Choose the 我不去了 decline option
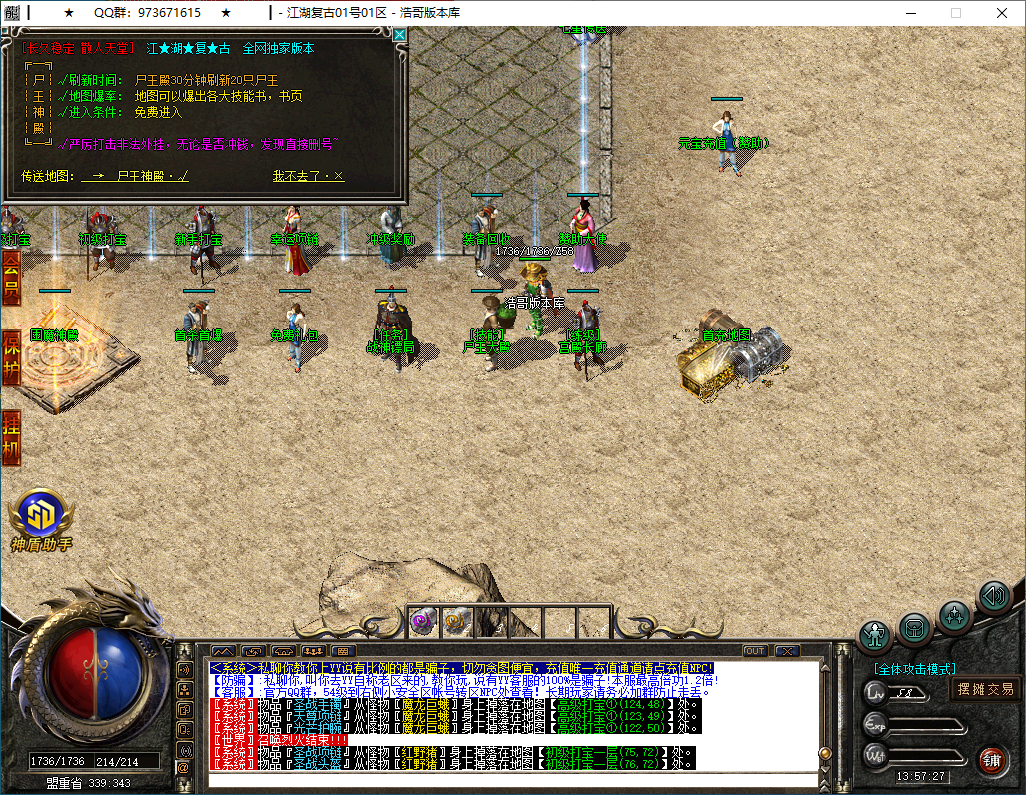 pyautogui.click(x=308, y=176)
